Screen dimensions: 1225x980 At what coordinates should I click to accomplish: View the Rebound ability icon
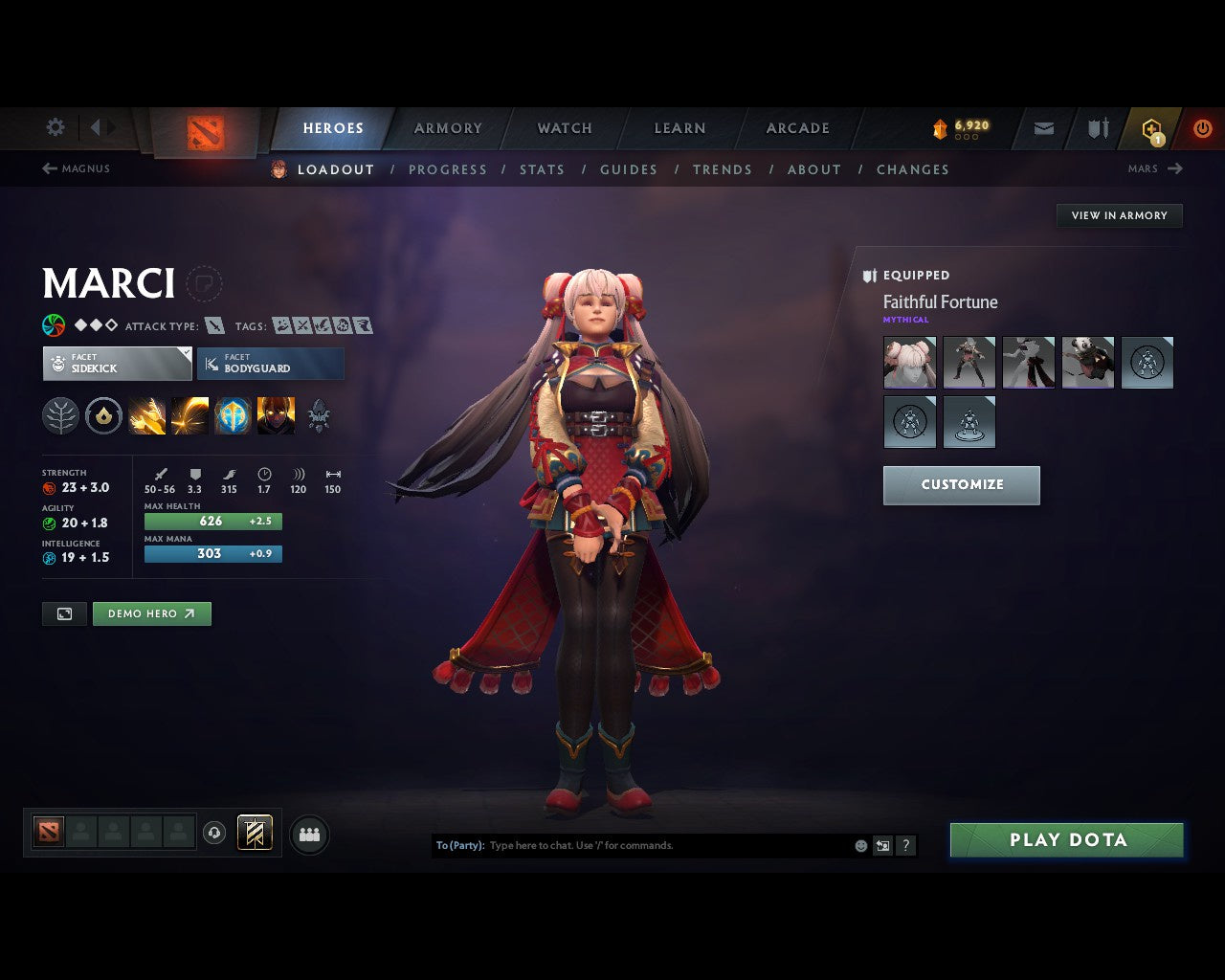pyautogui.click(x=189, y=415)
